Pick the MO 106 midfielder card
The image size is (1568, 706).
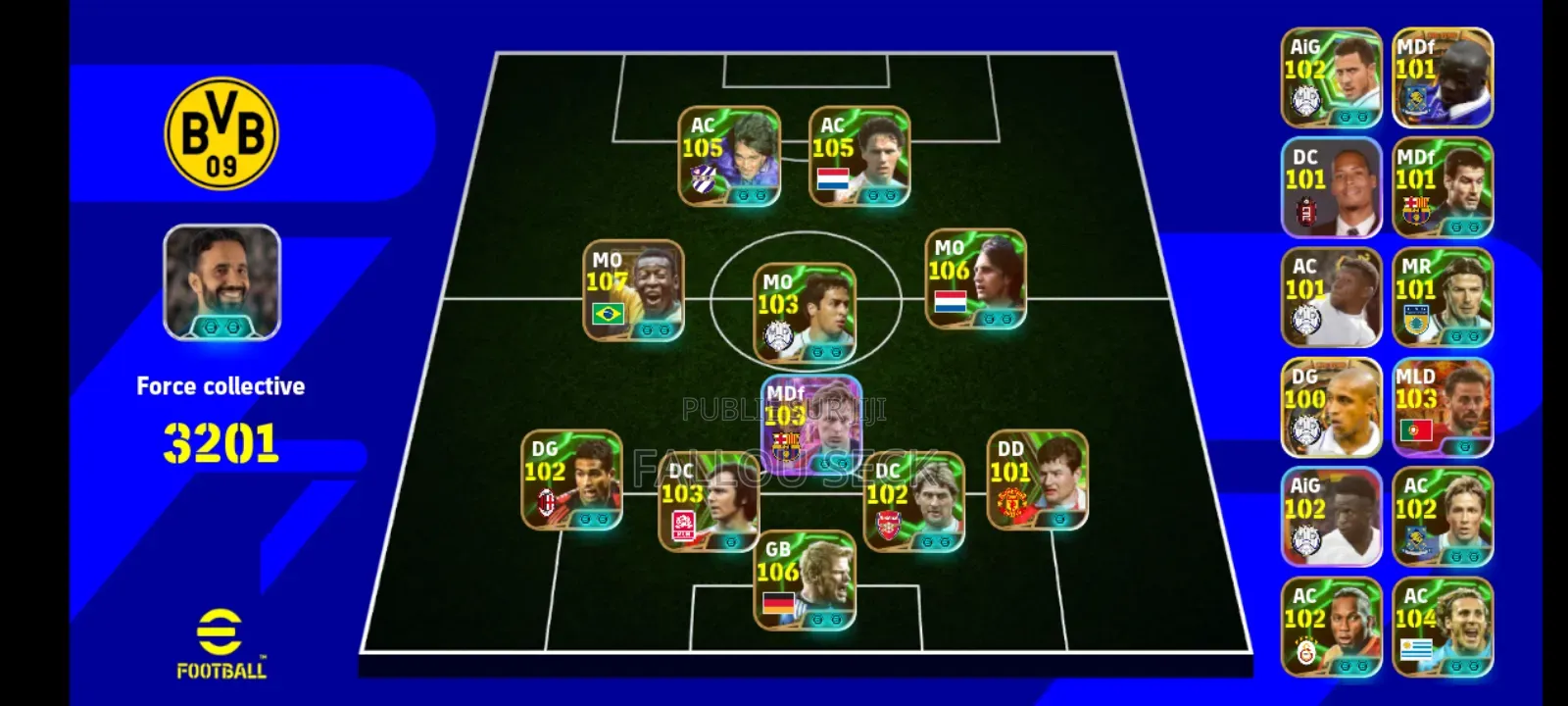click(x=976, y=279)
